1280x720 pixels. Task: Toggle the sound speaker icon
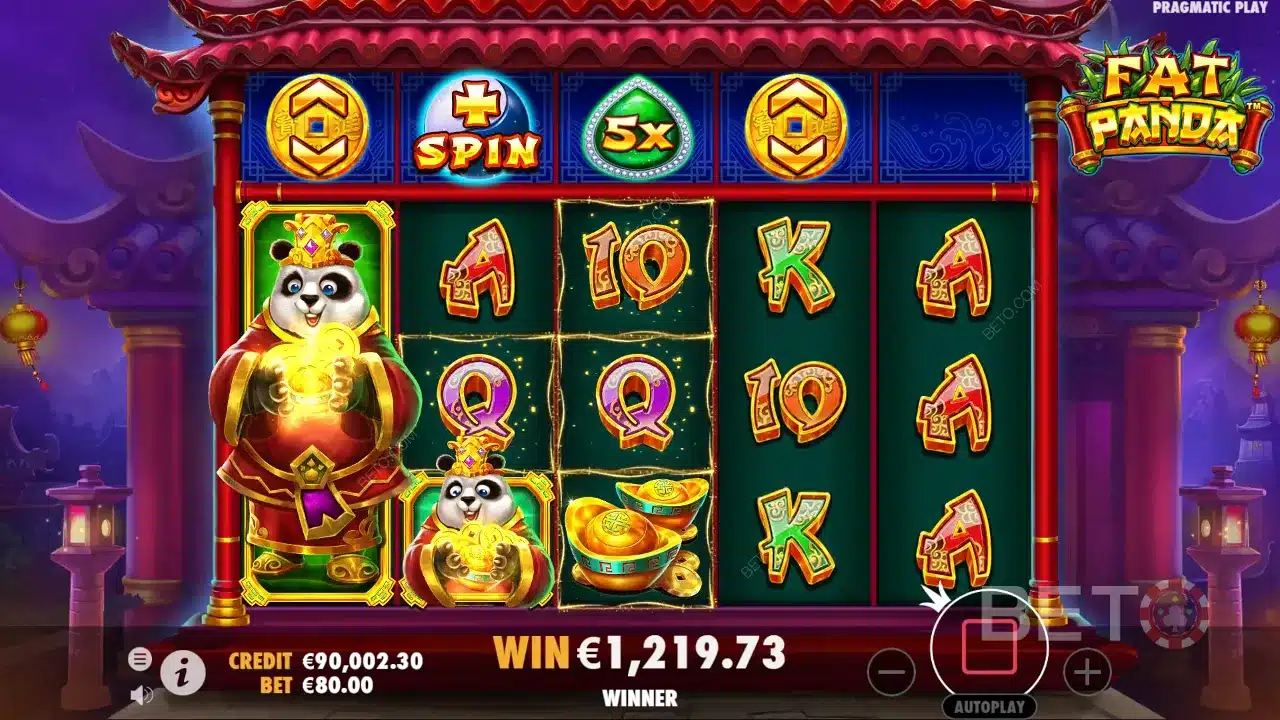pyautogui.click(x=141, y=693)
